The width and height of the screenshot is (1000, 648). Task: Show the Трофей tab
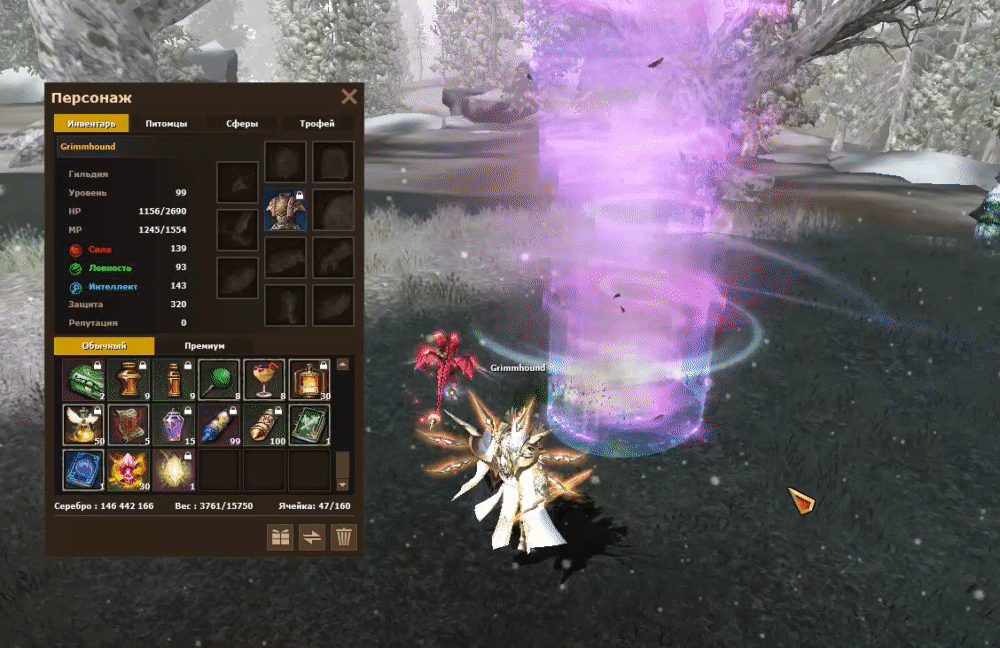point(316,124)
